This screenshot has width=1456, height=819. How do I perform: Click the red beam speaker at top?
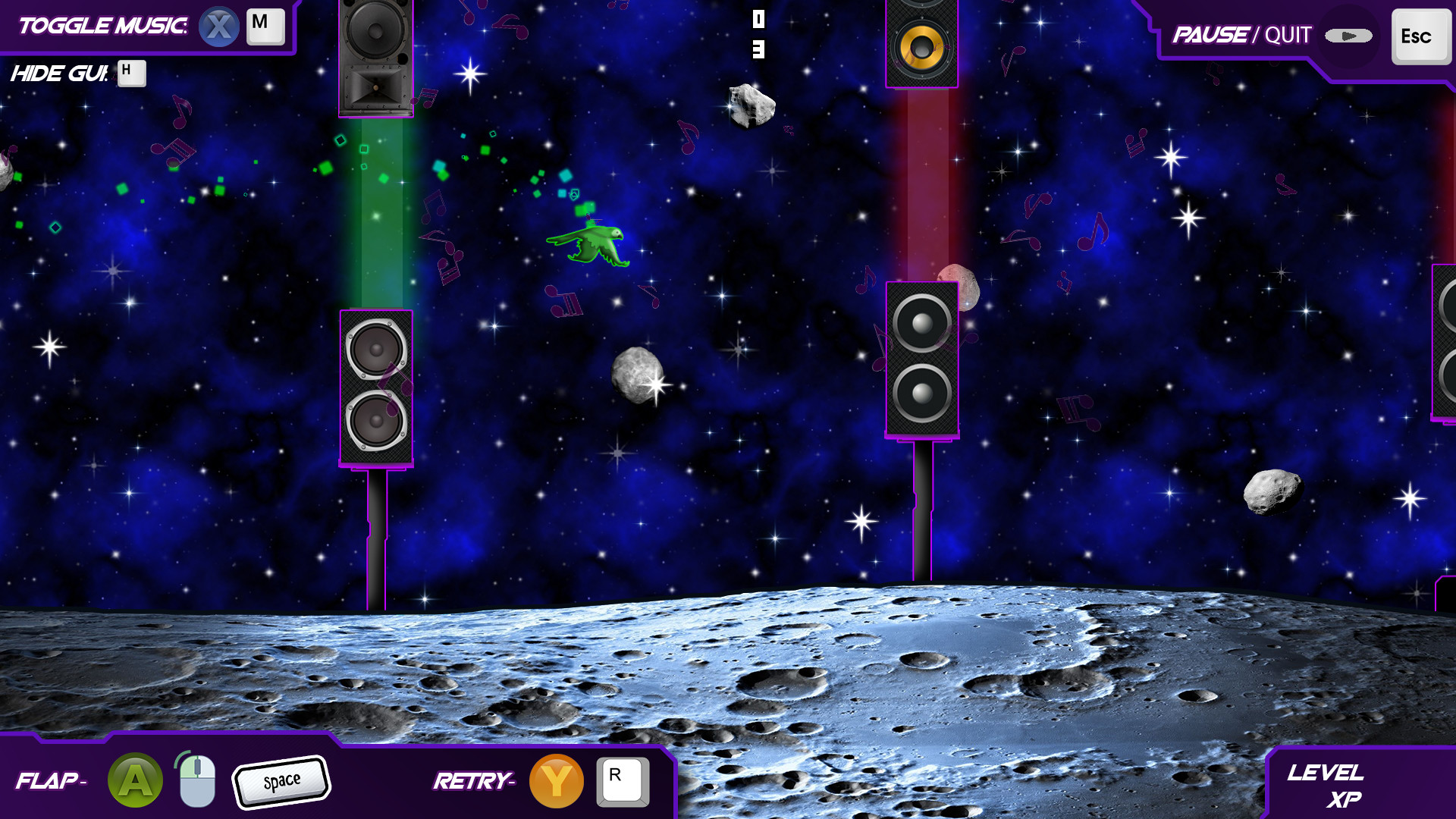[x=921, y=42]
